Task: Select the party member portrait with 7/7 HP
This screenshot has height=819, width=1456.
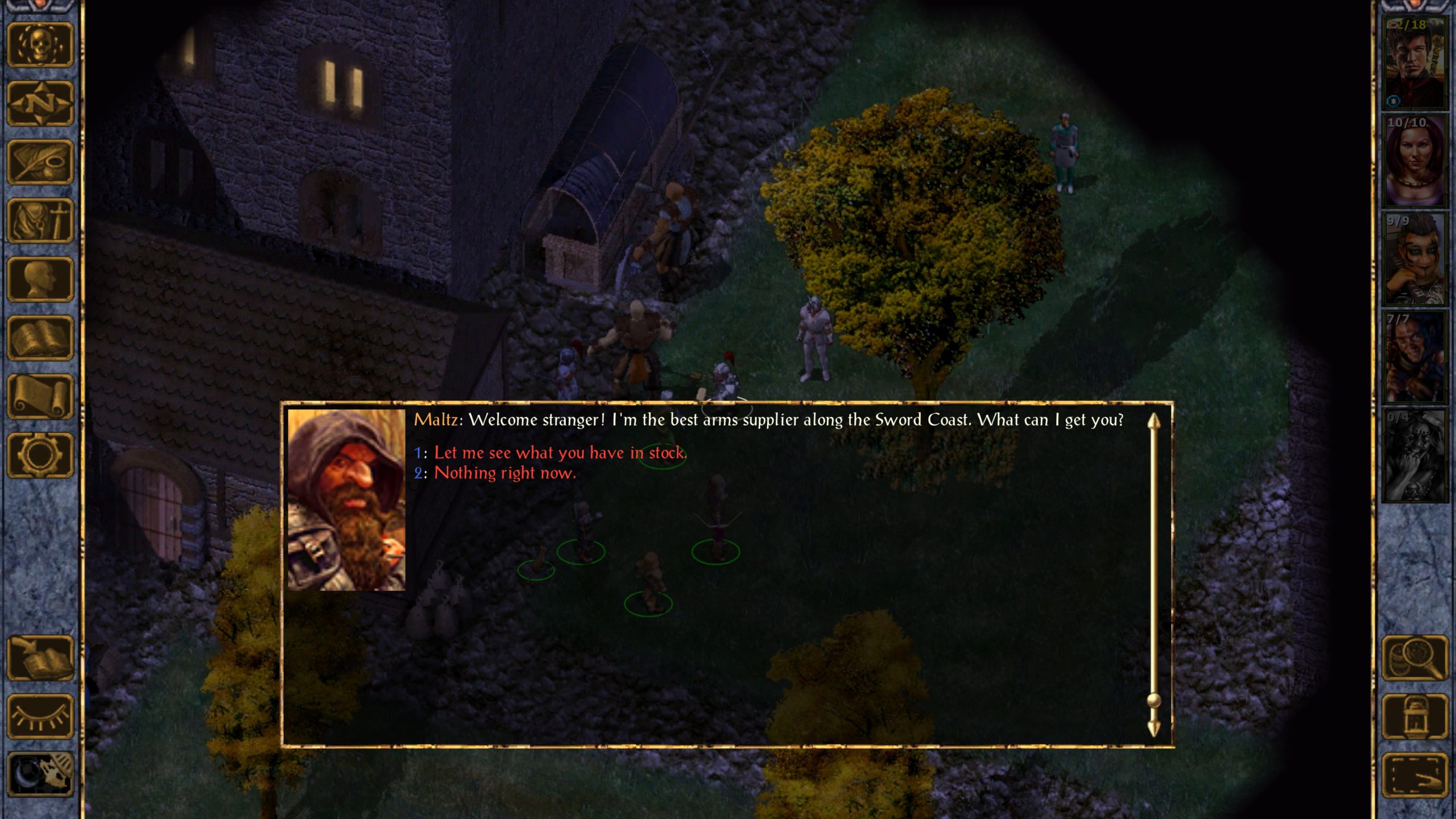Action: point(1414,357)
